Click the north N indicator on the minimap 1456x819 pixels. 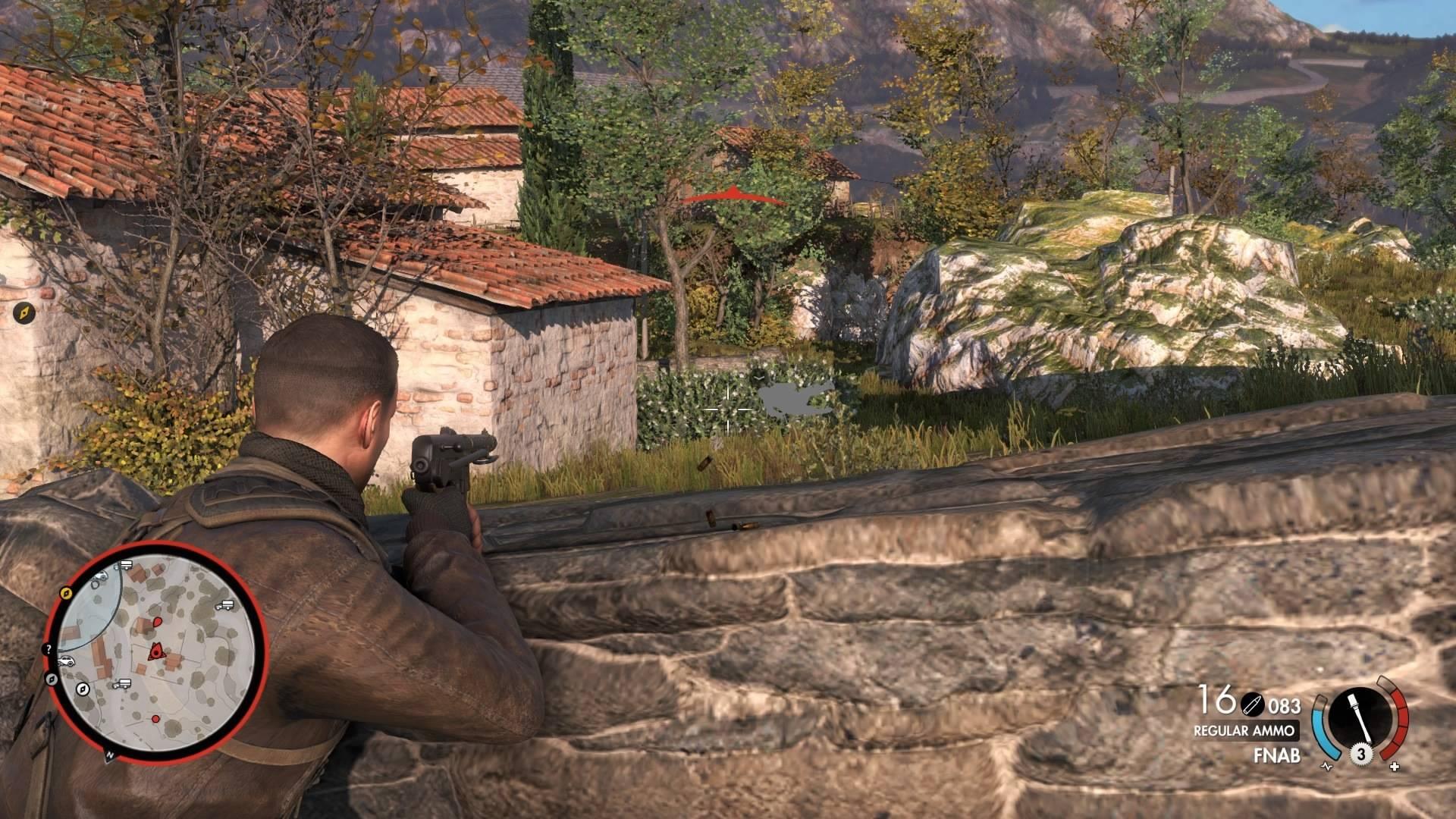[x=110, y=755]
